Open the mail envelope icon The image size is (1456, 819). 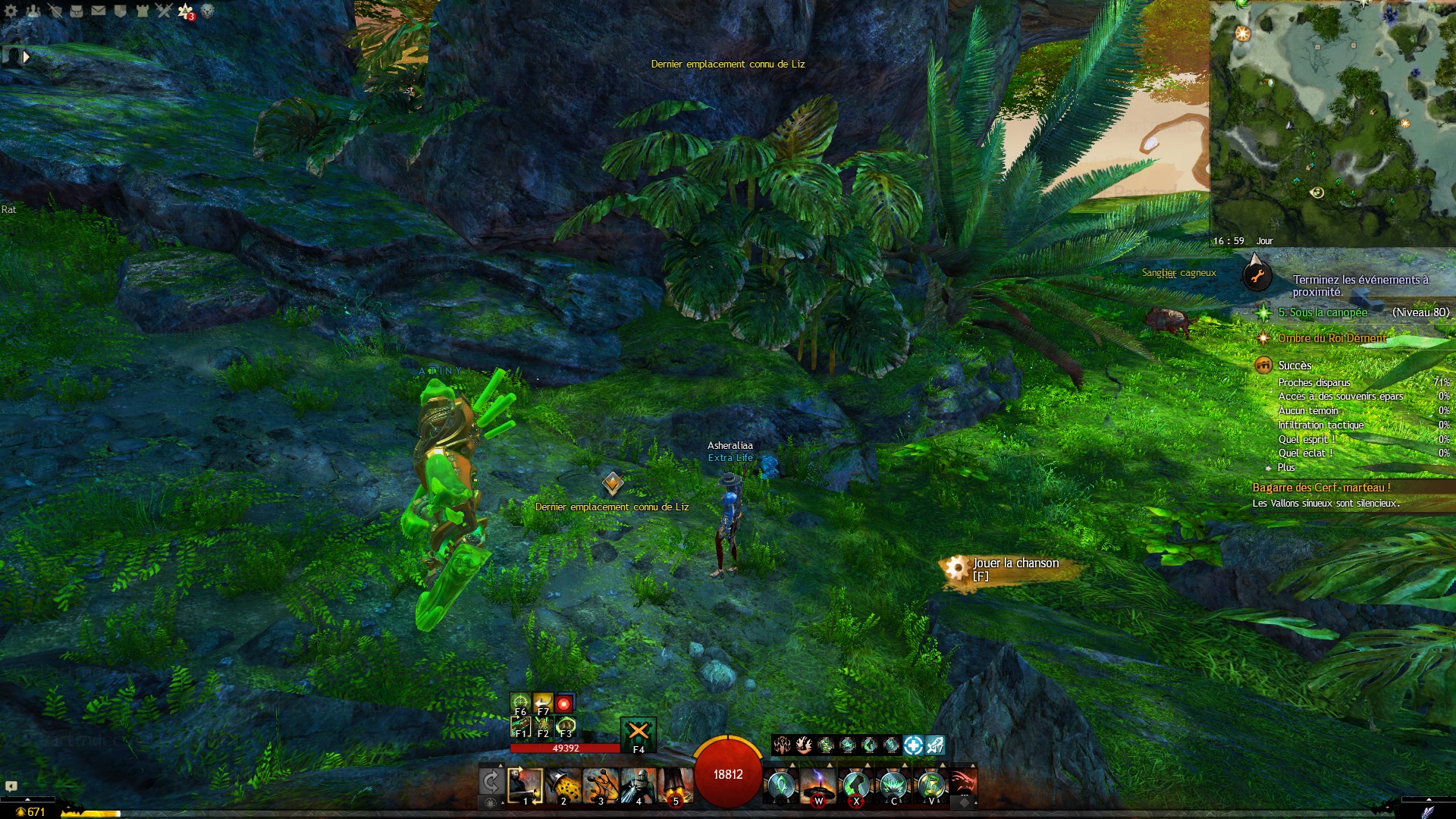tap(99, 11)
